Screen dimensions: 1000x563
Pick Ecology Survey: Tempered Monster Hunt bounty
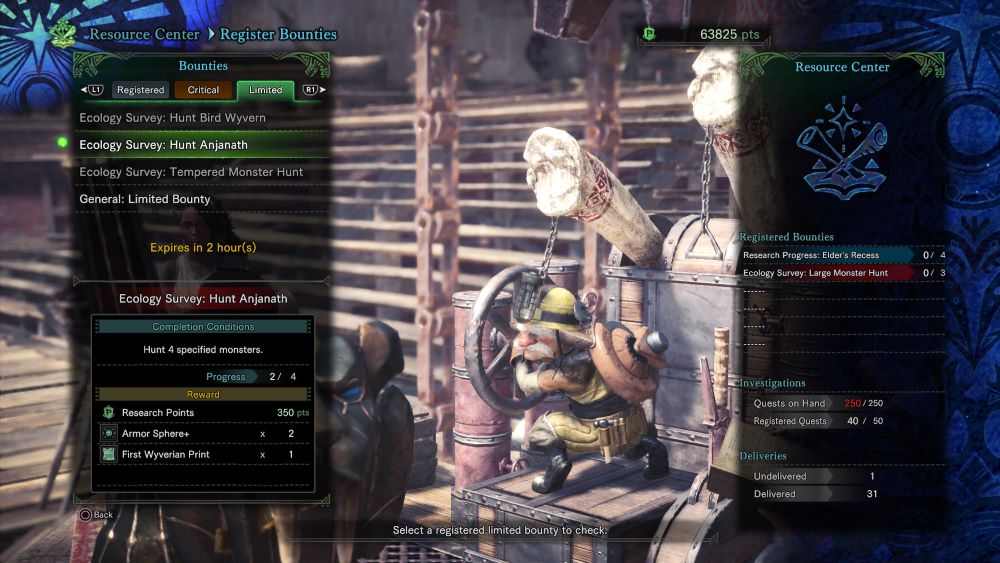[x=191, y=172]
